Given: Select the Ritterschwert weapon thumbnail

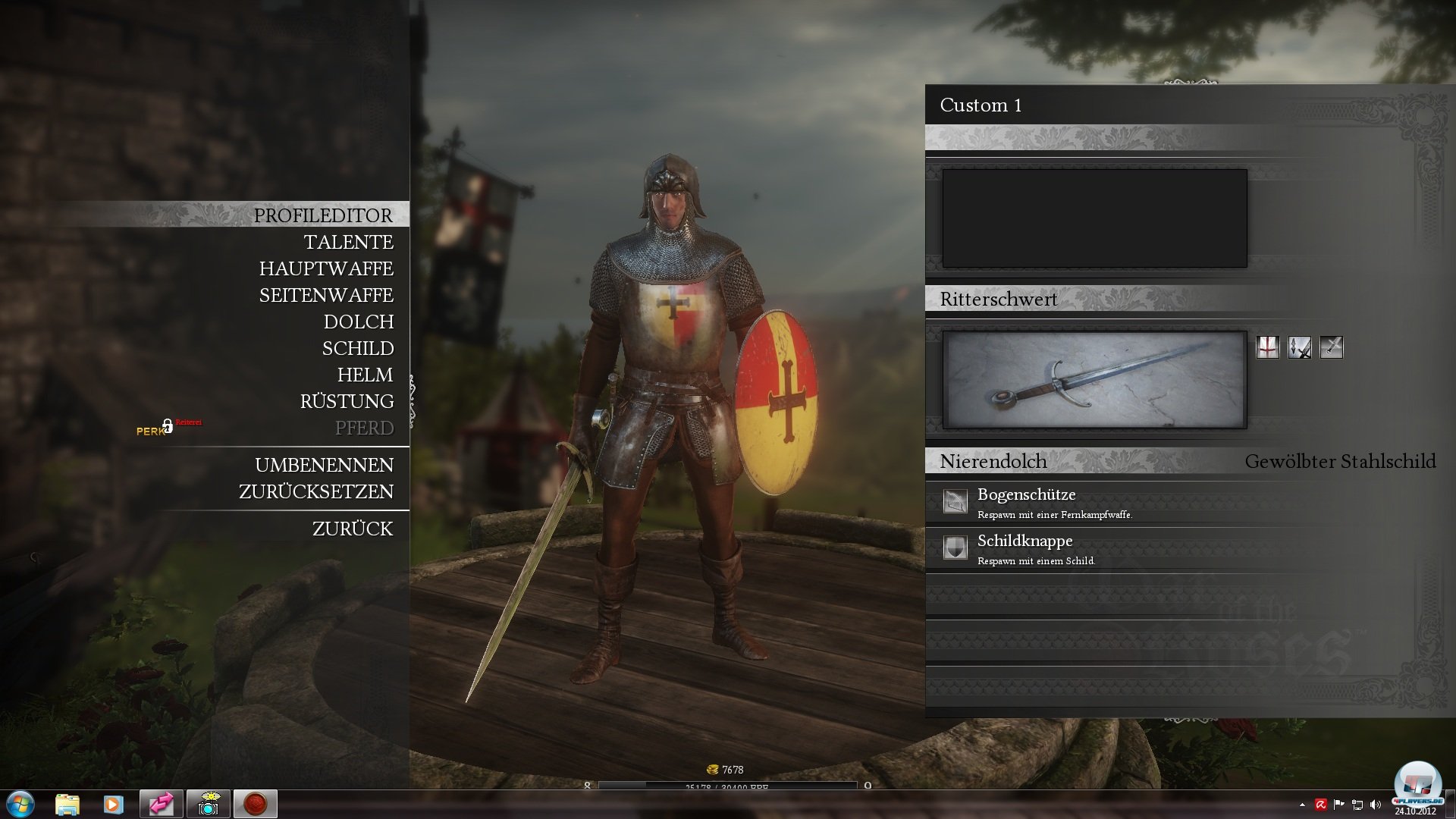Looking at the screenshot, I should [x=1094, y=379].
